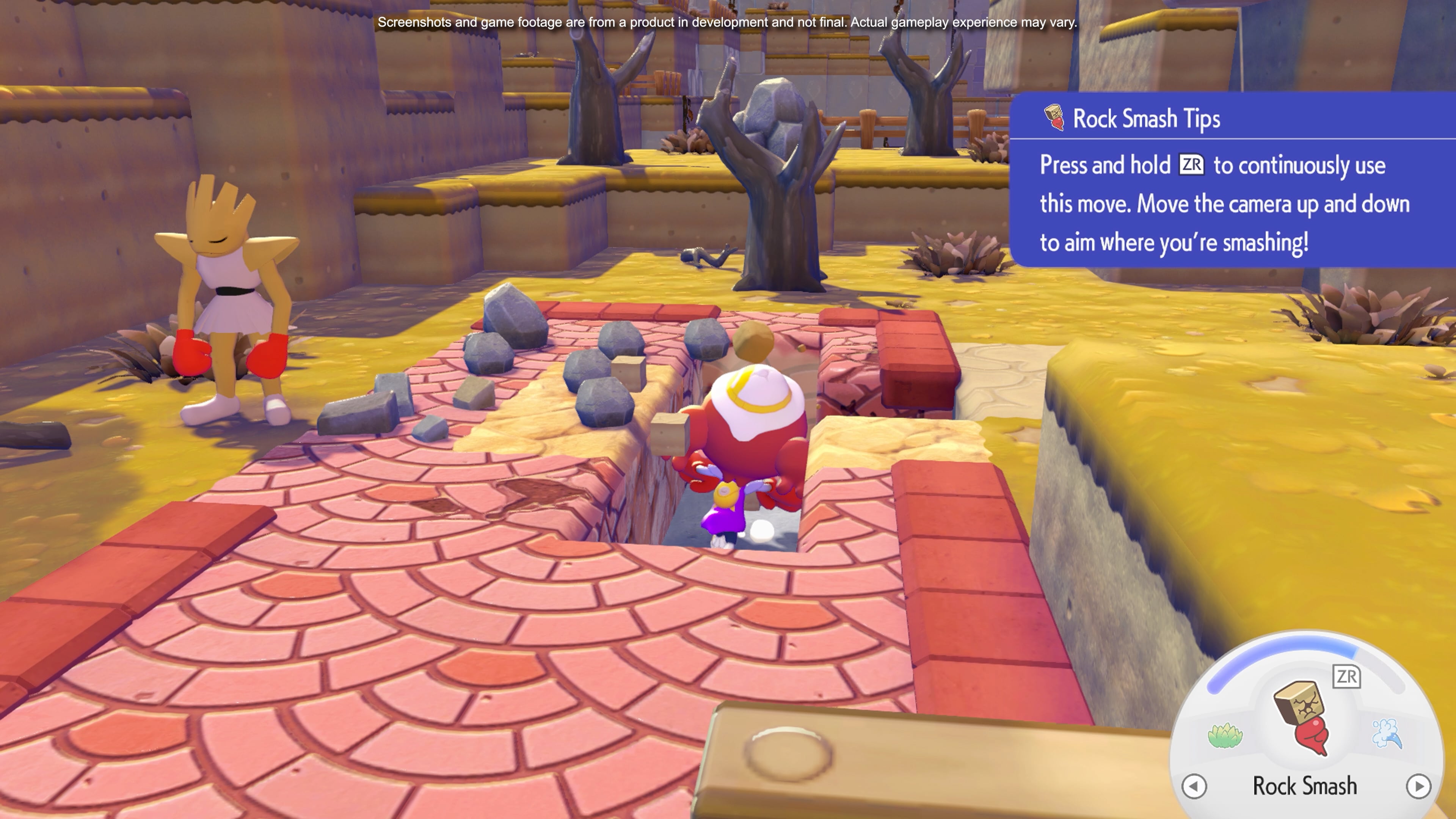Switch to the green grass move icon
This screenshot has height=819, width=1456.
tap(1225, 735)
